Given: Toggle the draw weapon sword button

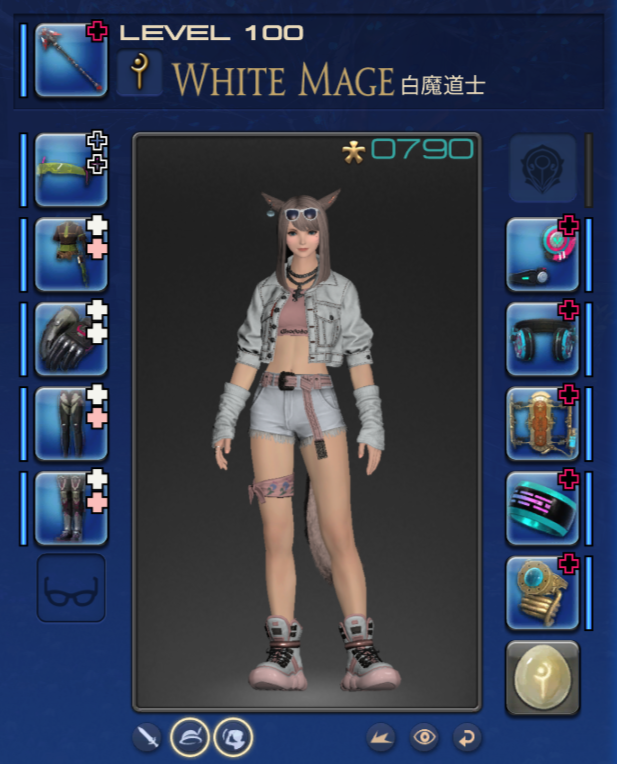Looking at the screenshot, I should [147, 738].
